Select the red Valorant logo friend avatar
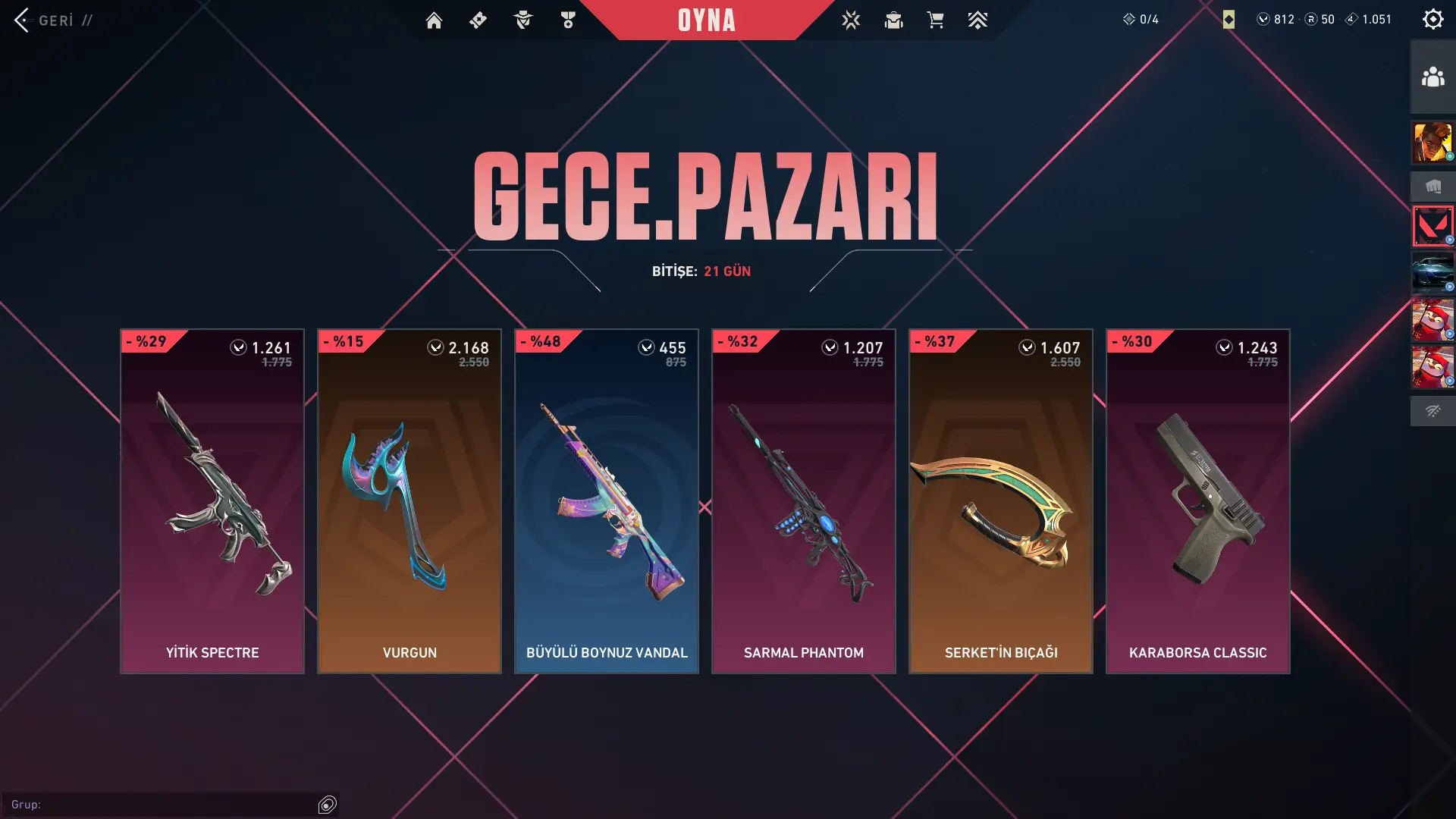Viewport: 1456px width, 819px height. click(1432, 226)
